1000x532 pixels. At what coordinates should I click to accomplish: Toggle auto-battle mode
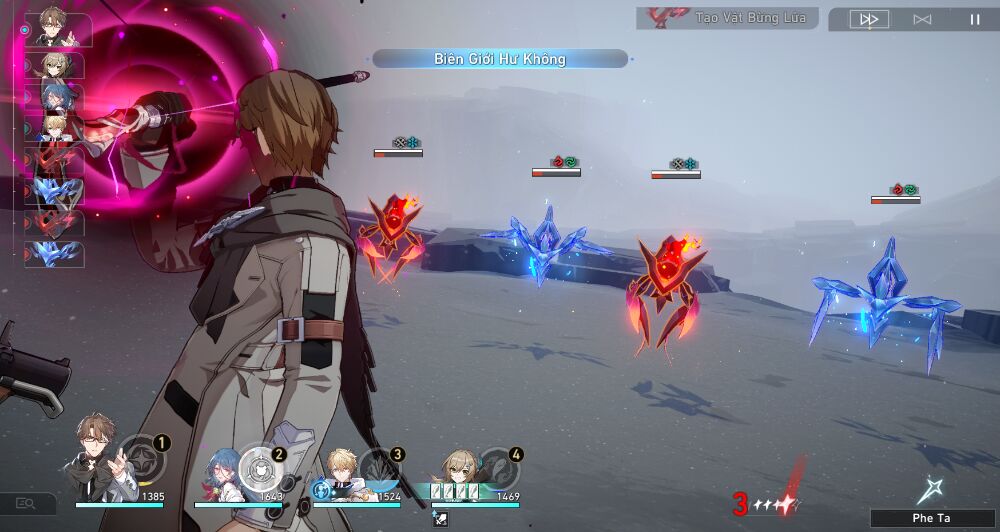tap(922, 19)
